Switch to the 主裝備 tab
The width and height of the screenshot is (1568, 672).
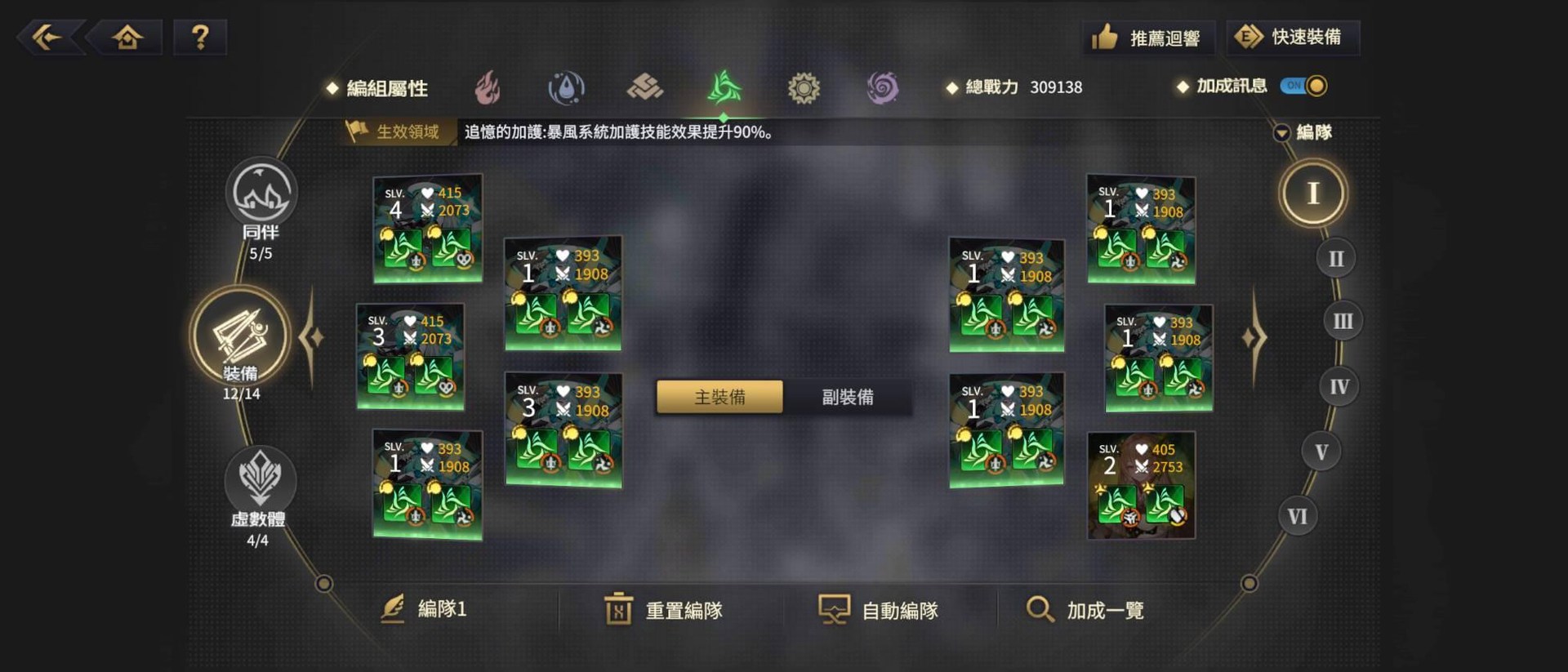[x=719, y=397]
